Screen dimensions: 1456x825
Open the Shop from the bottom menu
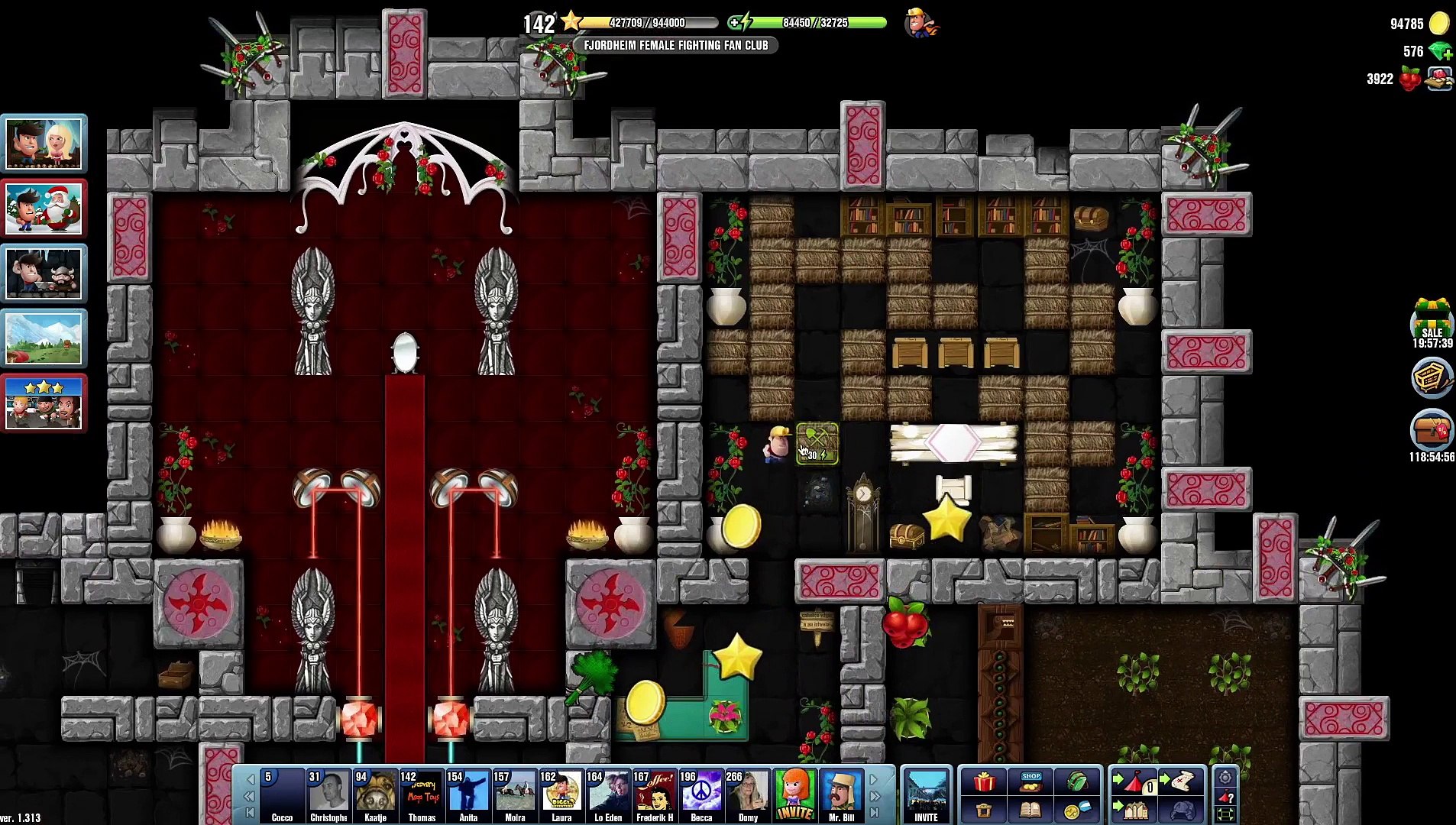(1031, 781)
